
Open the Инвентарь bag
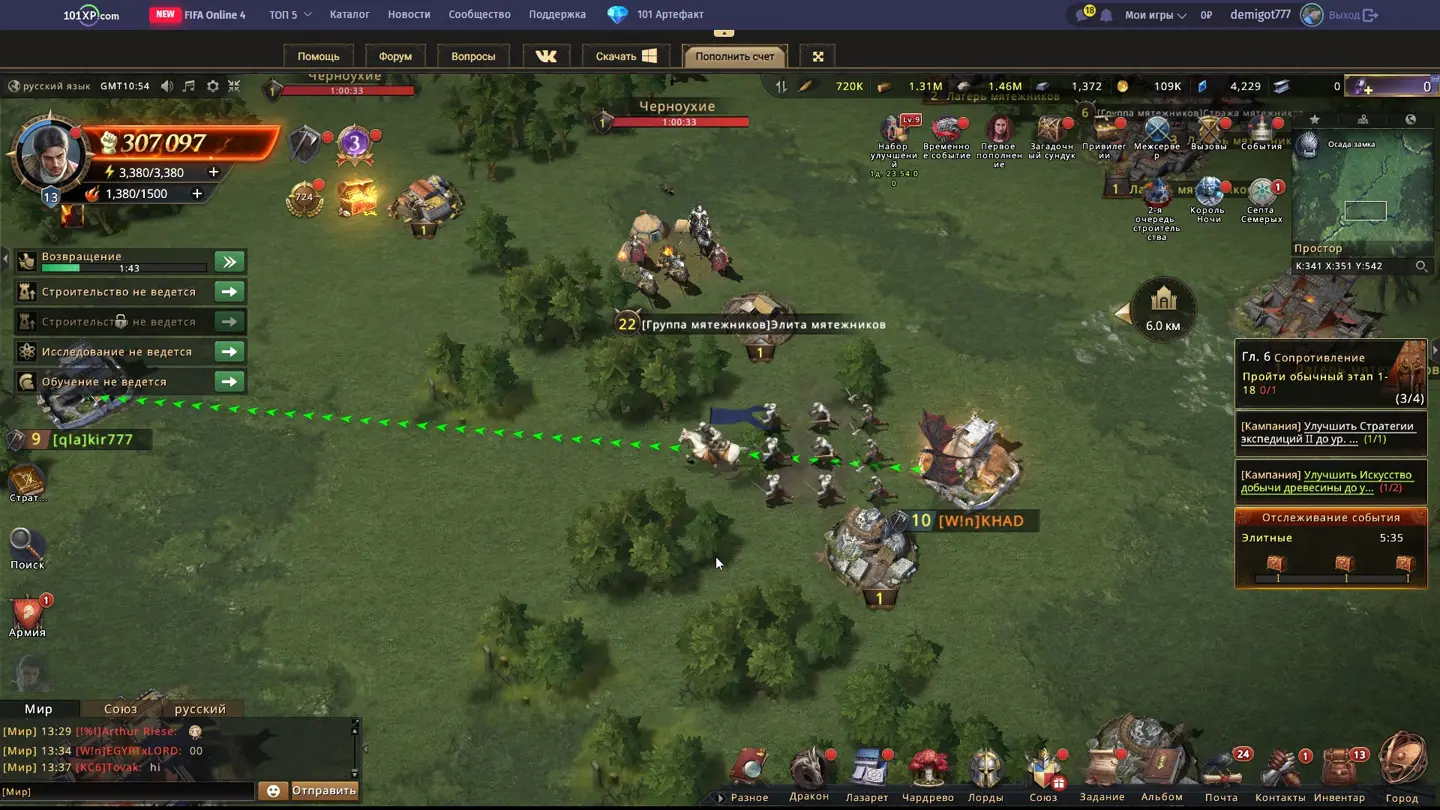point(1339,772)
